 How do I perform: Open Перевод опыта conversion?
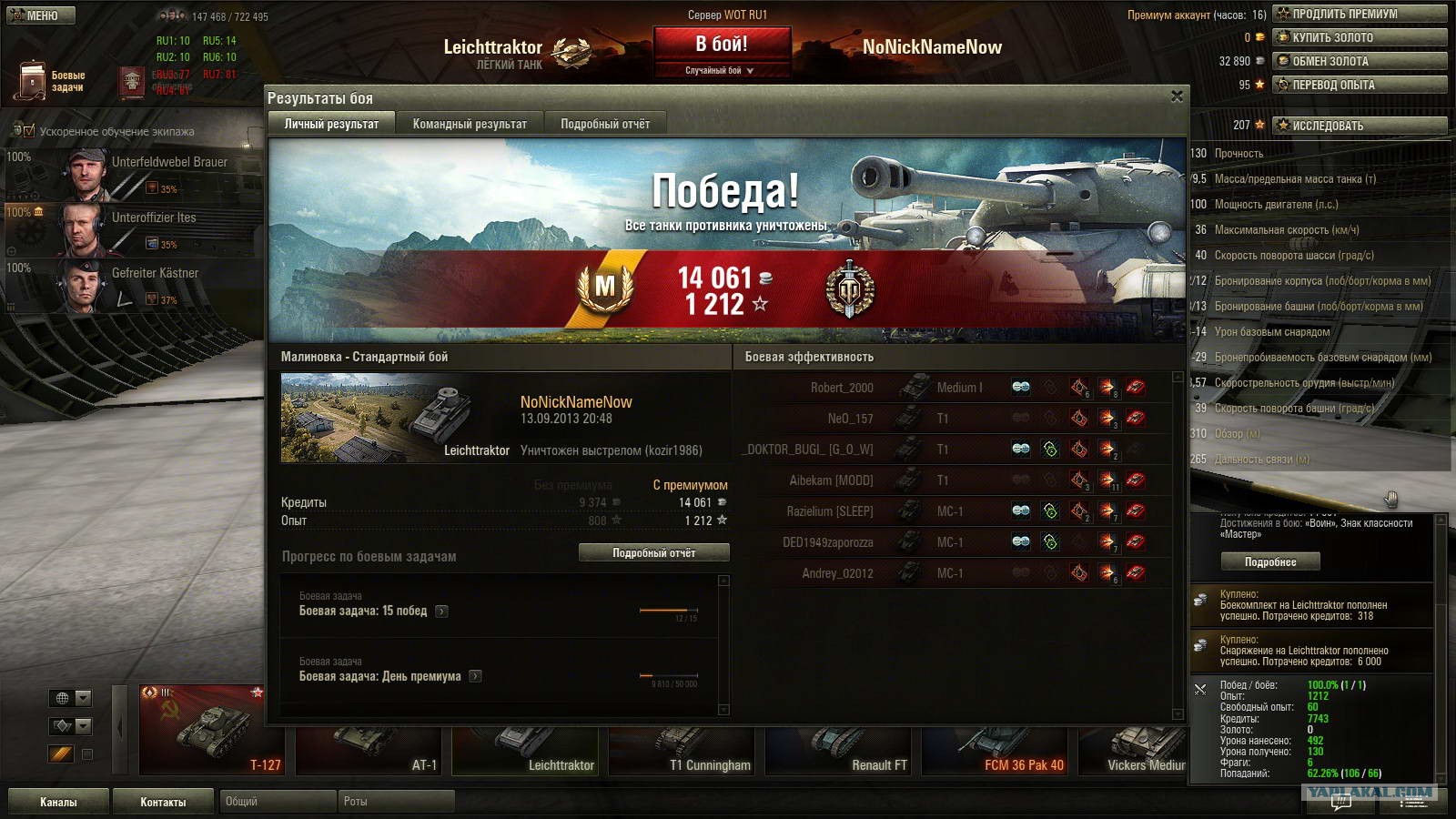pyautogui.click(x=1360, y=85)
